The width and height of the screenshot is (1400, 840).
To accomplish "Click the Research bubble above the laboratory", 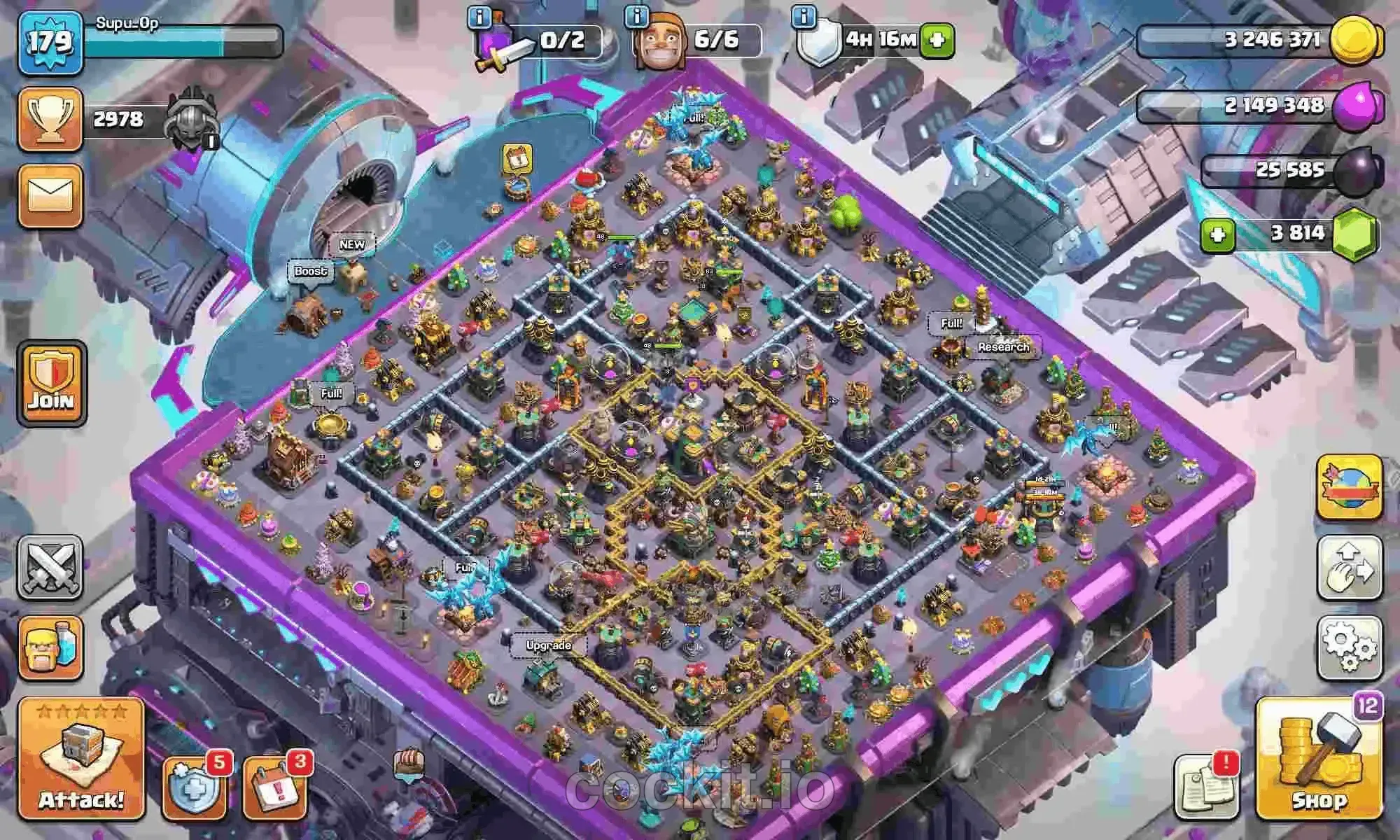I will pos(1003,346).
